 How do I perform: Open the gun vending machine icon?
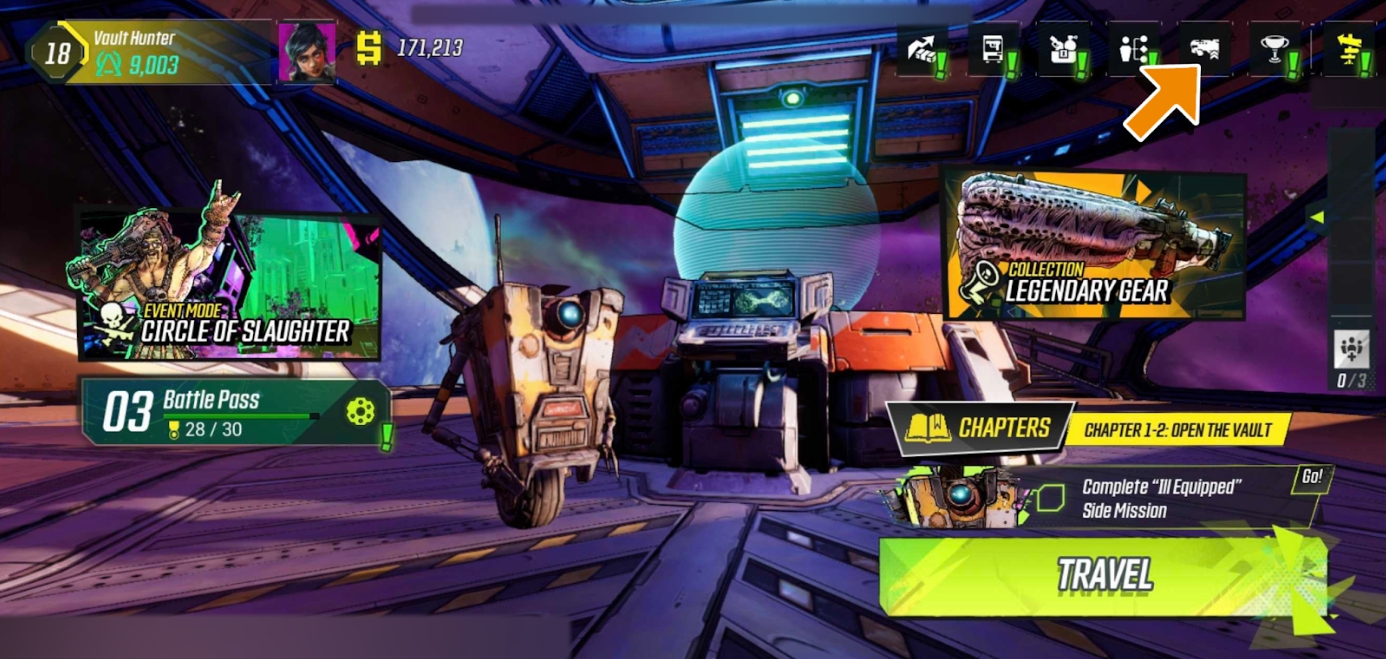click(x=992, y=50)
